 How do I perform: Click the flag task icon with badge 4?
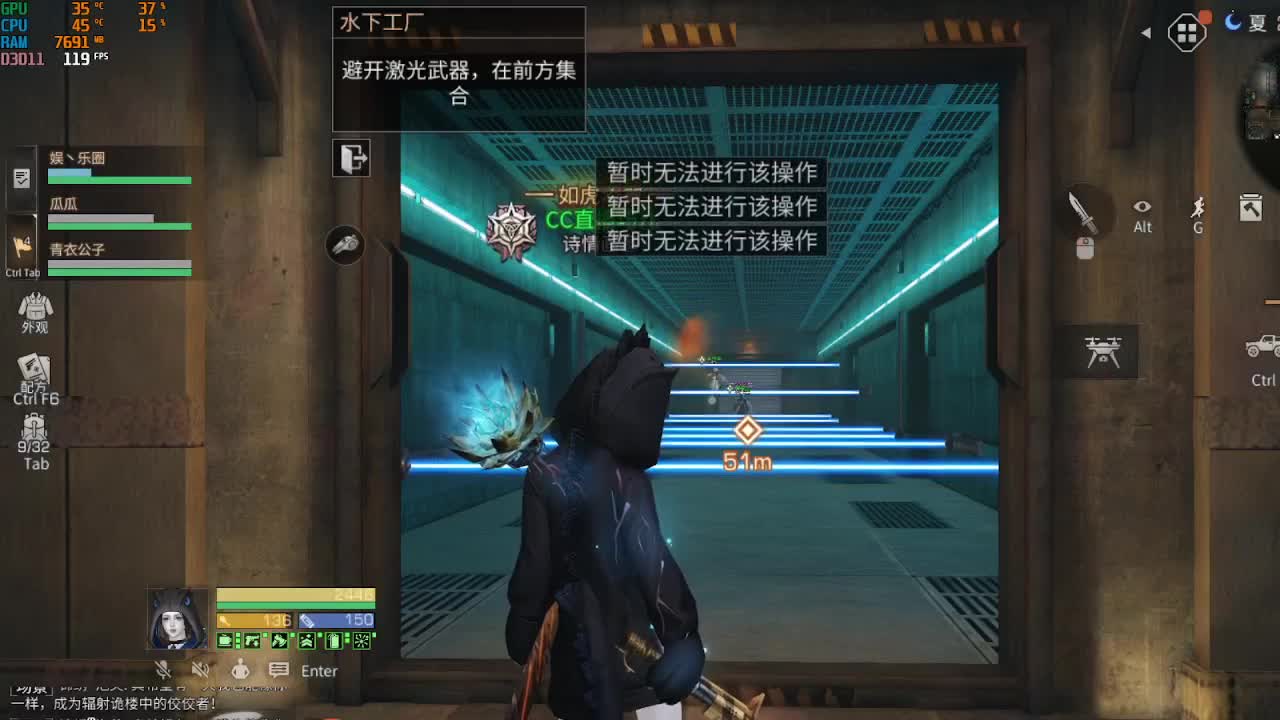coord(20,247)
